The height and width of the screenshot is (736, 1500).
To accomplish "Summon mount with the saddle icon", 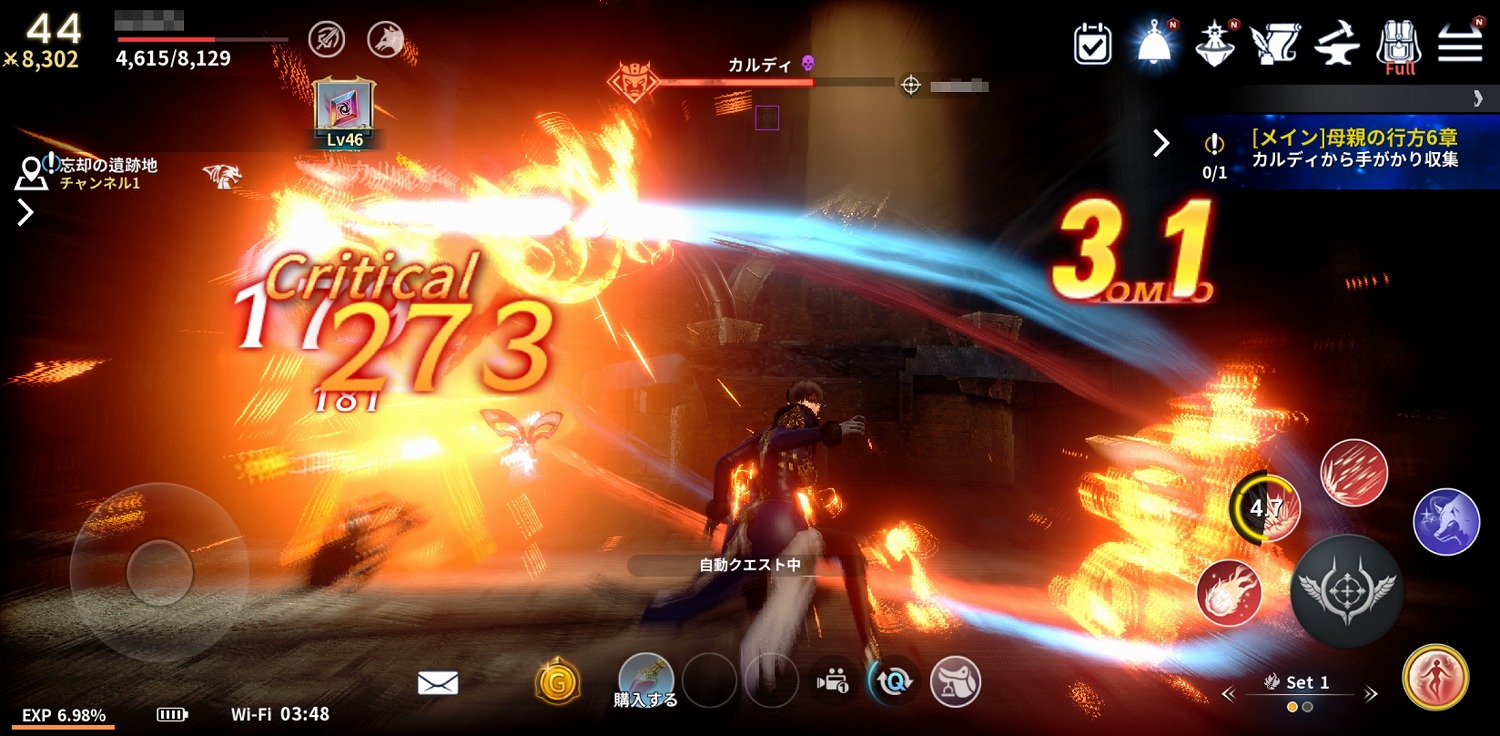I will point(955,682).
